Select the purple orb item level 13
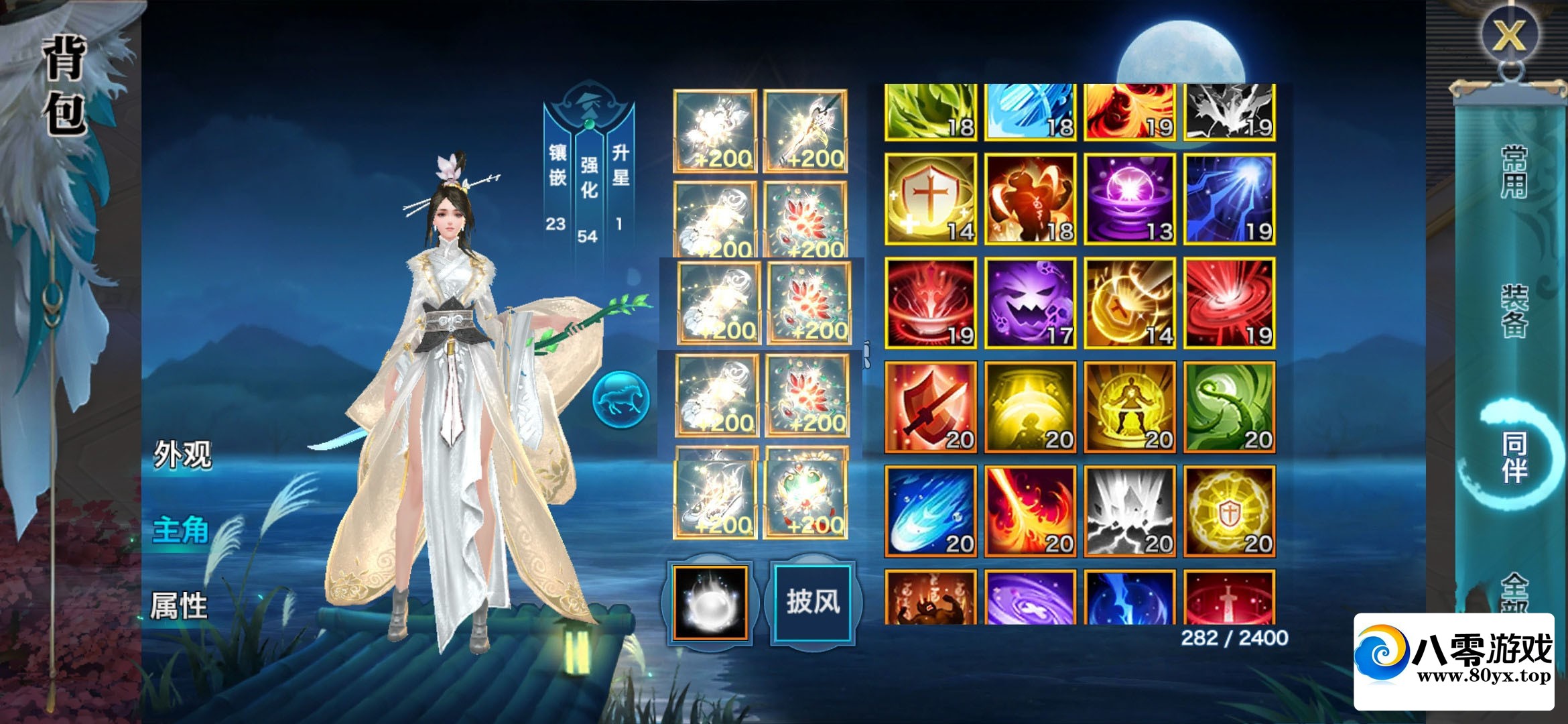 [1129, 199]
